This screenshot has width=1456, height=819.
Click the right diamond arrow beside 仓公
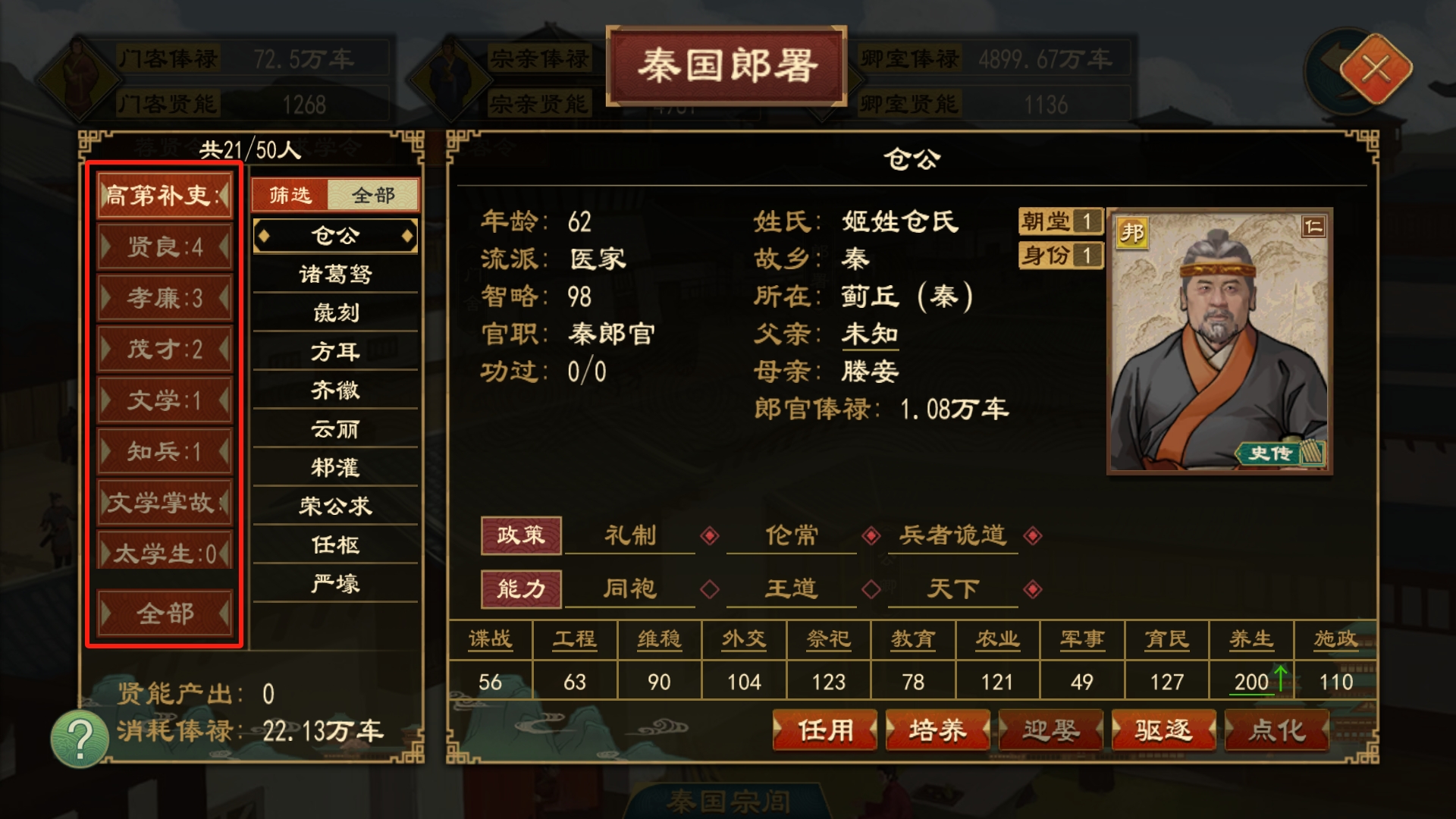coord(407,235)
